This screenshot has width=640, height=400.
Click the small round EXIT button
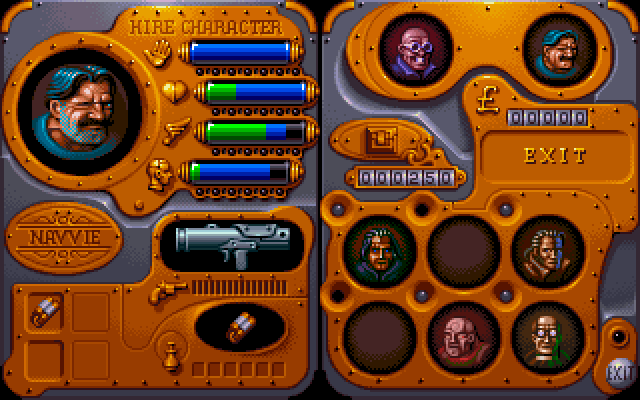(619, 373)
